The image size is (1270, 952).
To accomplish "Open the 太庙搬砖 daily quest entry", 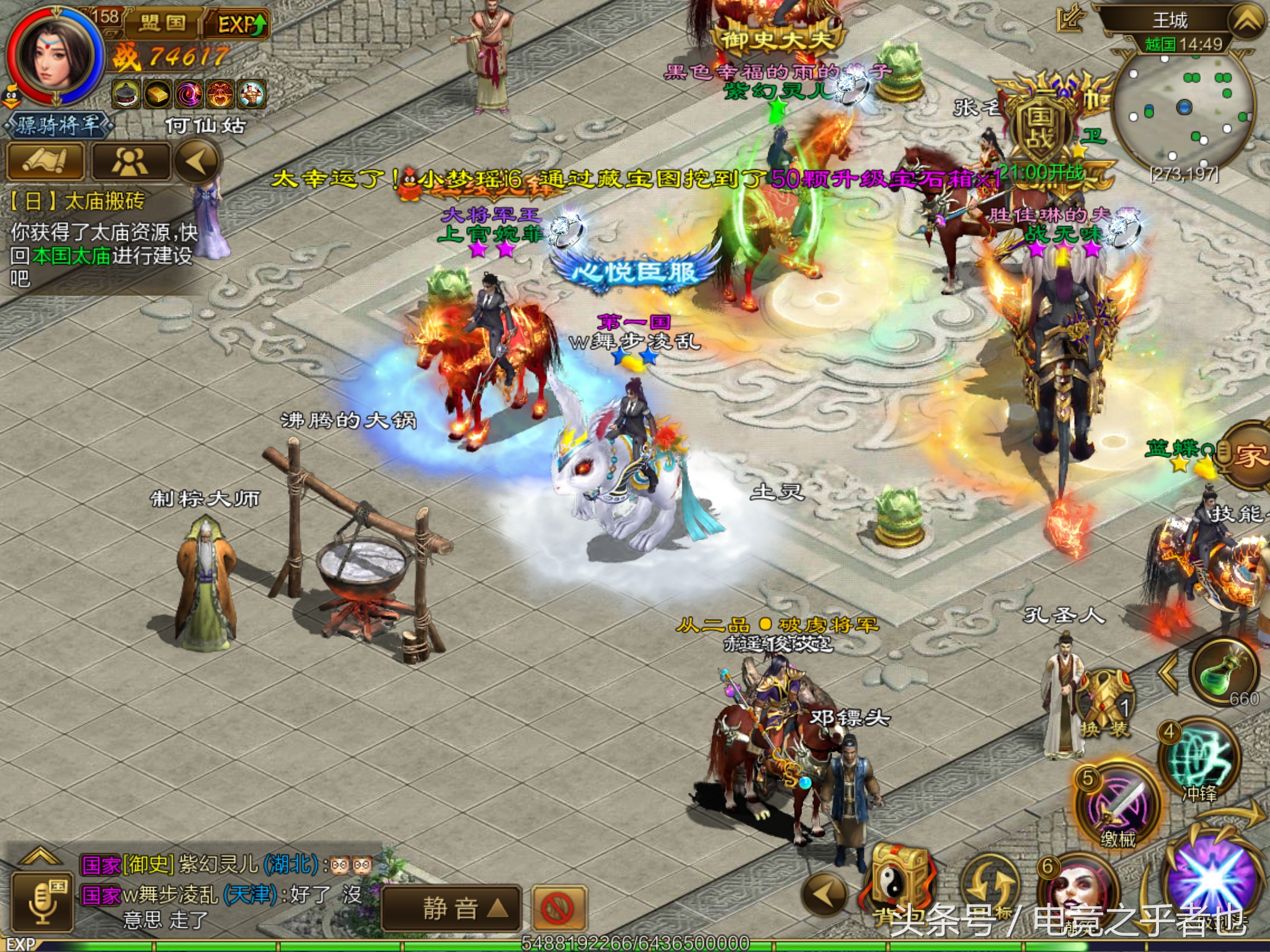I will coord(78,201).
